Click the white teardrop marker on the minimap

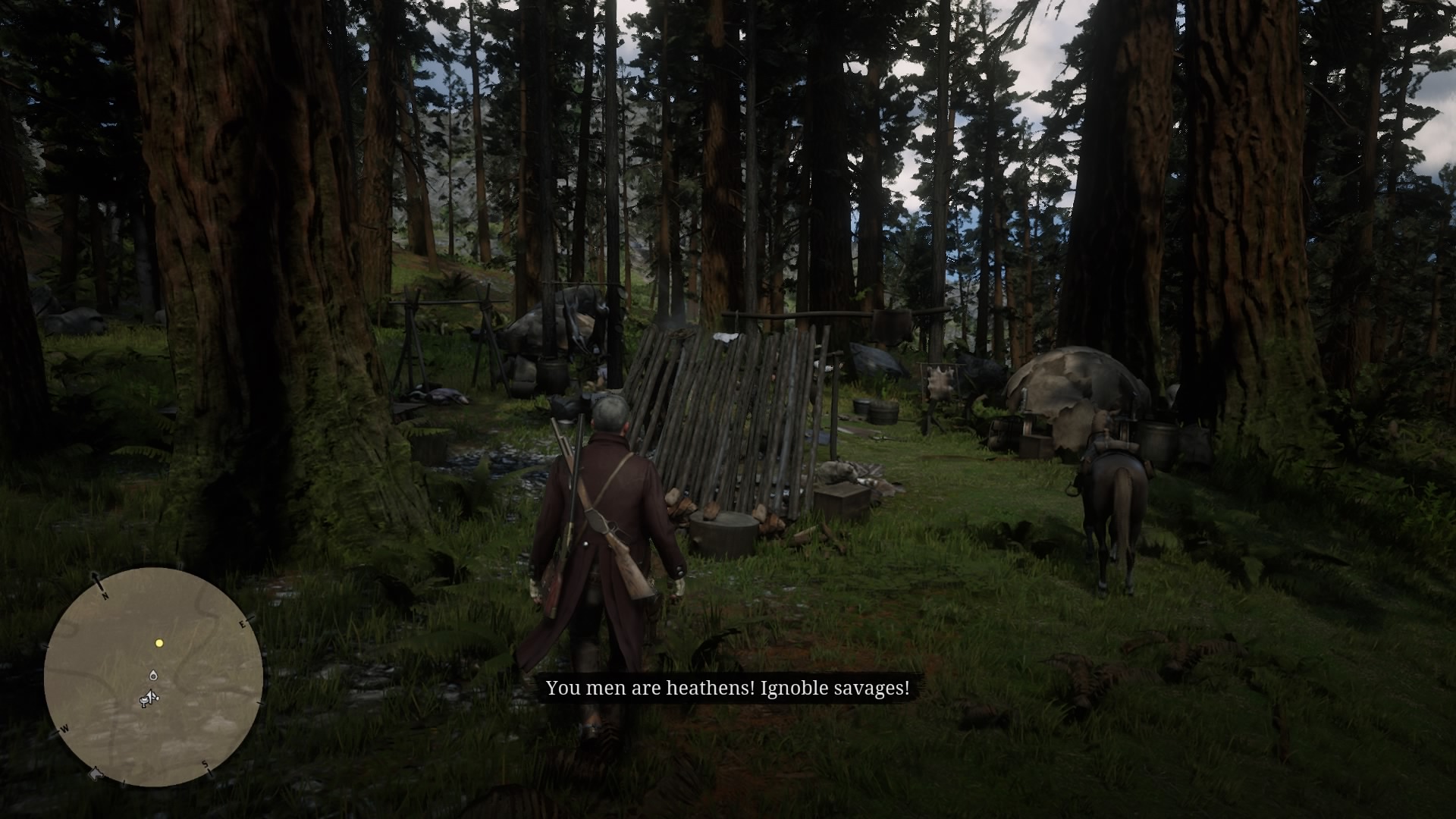click(x=153, y=675)
